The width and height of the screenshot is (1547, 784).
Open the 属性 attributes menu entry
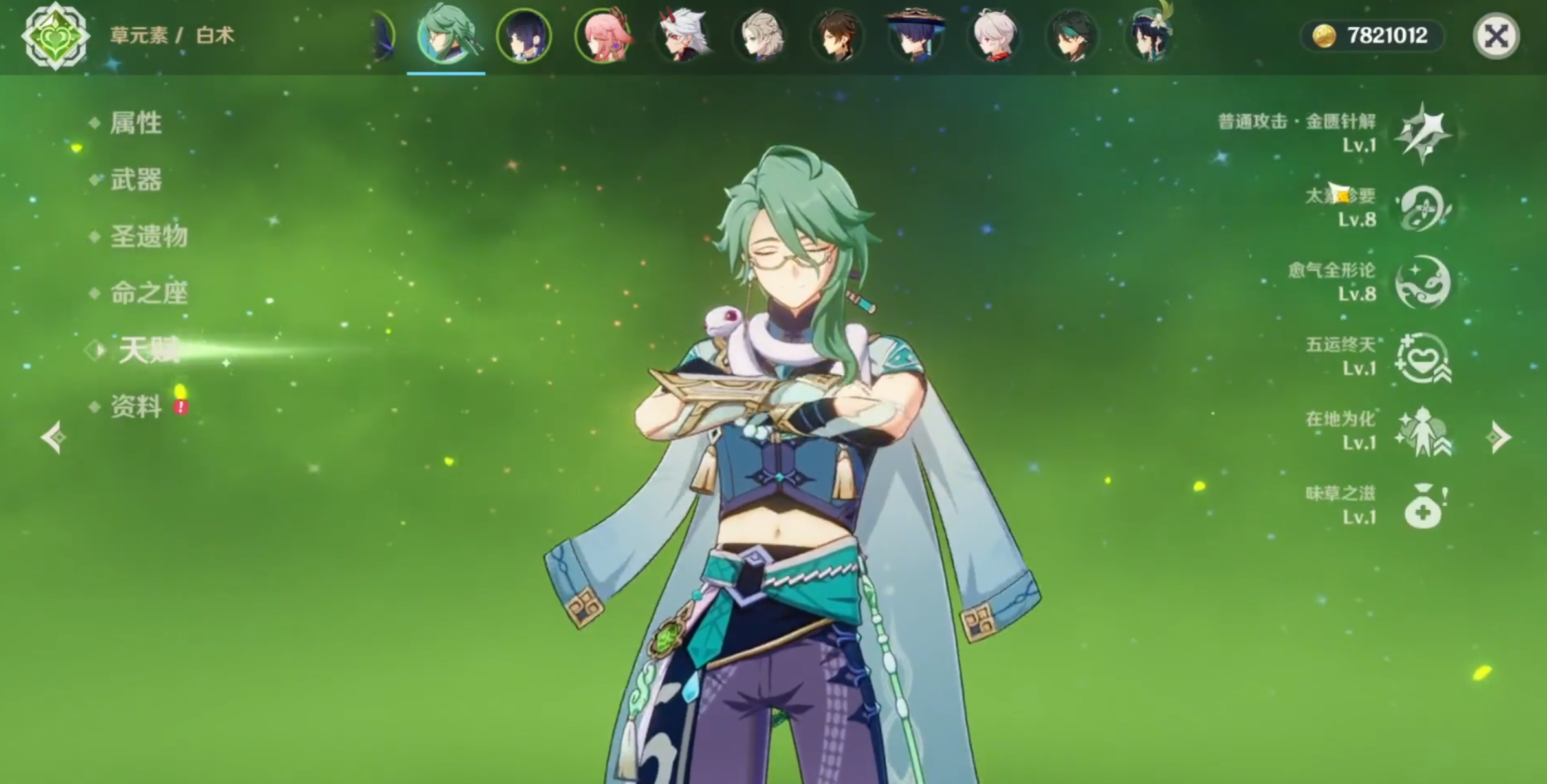pyautogui.click(x=135, y=123)
